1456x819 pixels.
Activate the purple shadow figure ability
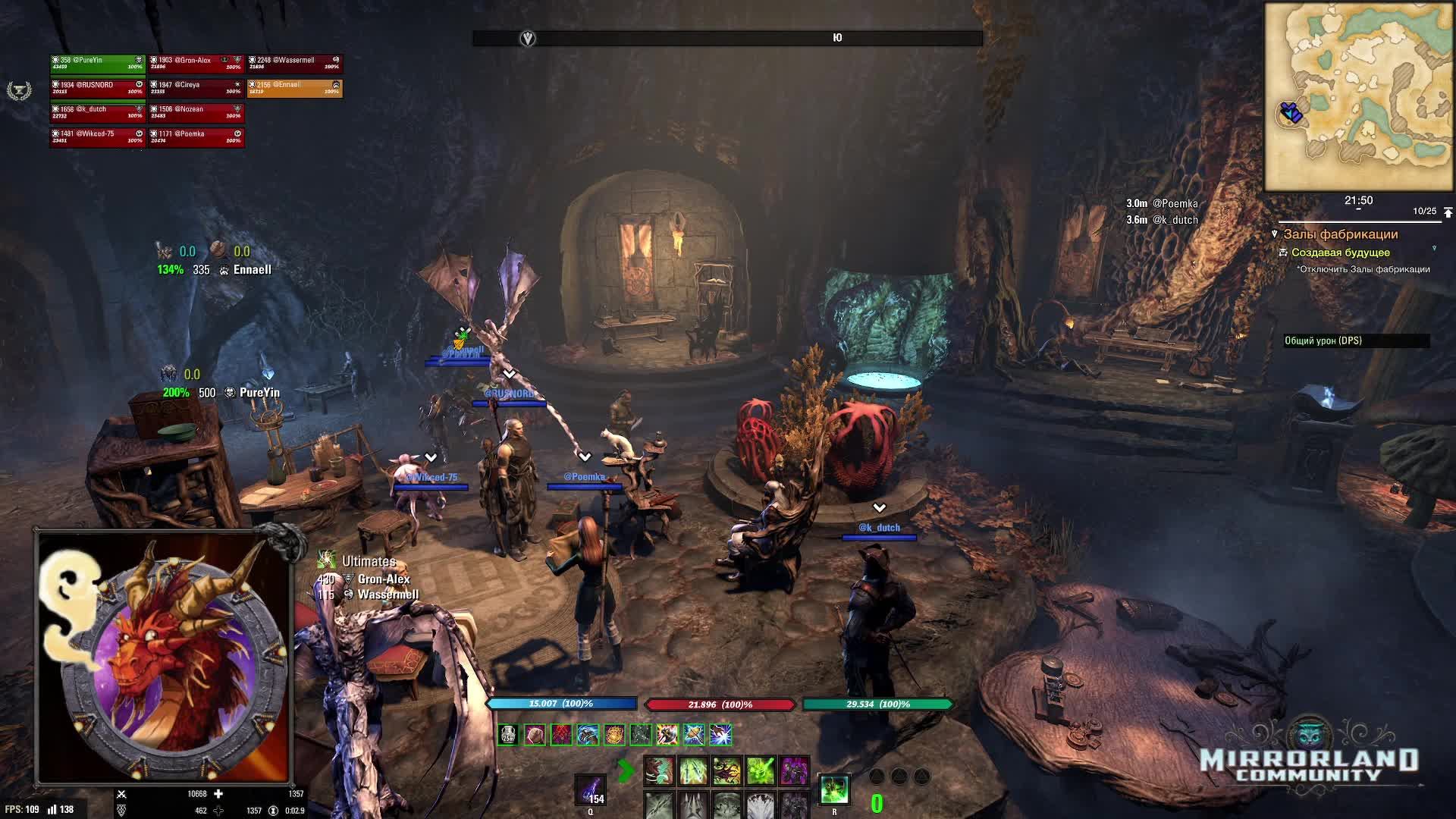[x=793, y=771]
